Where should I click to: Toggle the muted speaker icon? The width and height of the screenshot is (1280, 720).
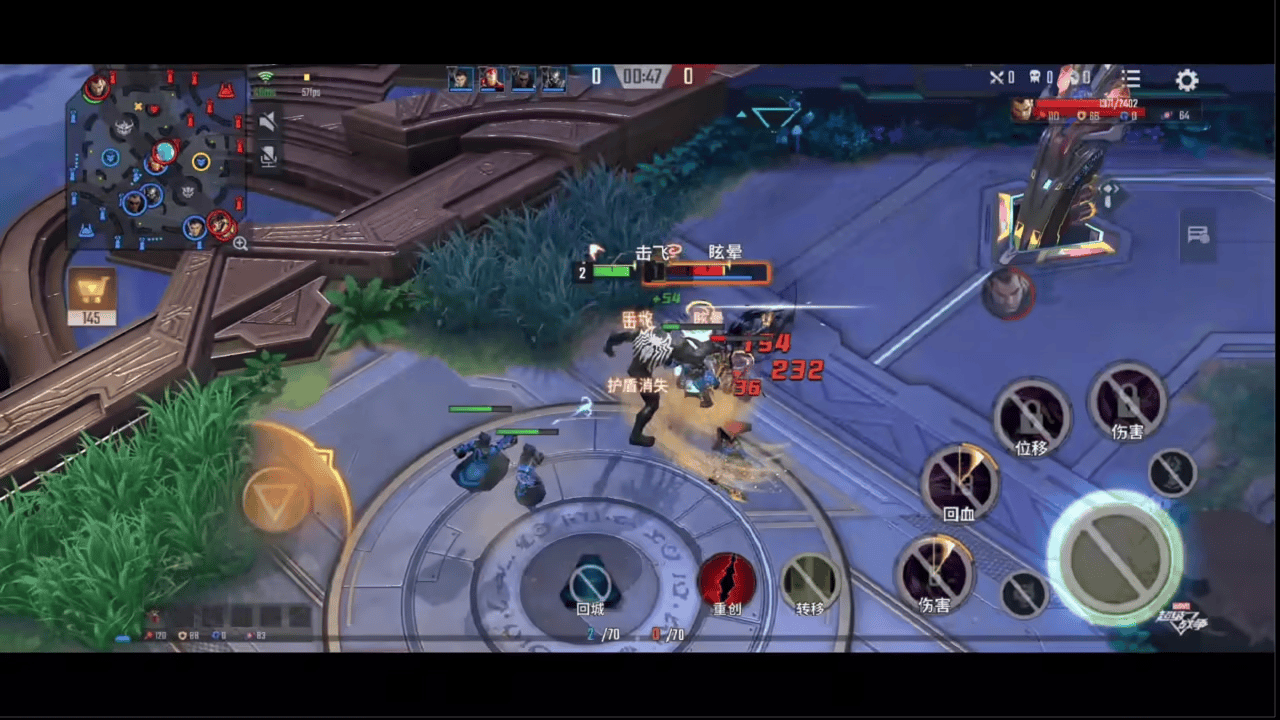coord(267,122)
